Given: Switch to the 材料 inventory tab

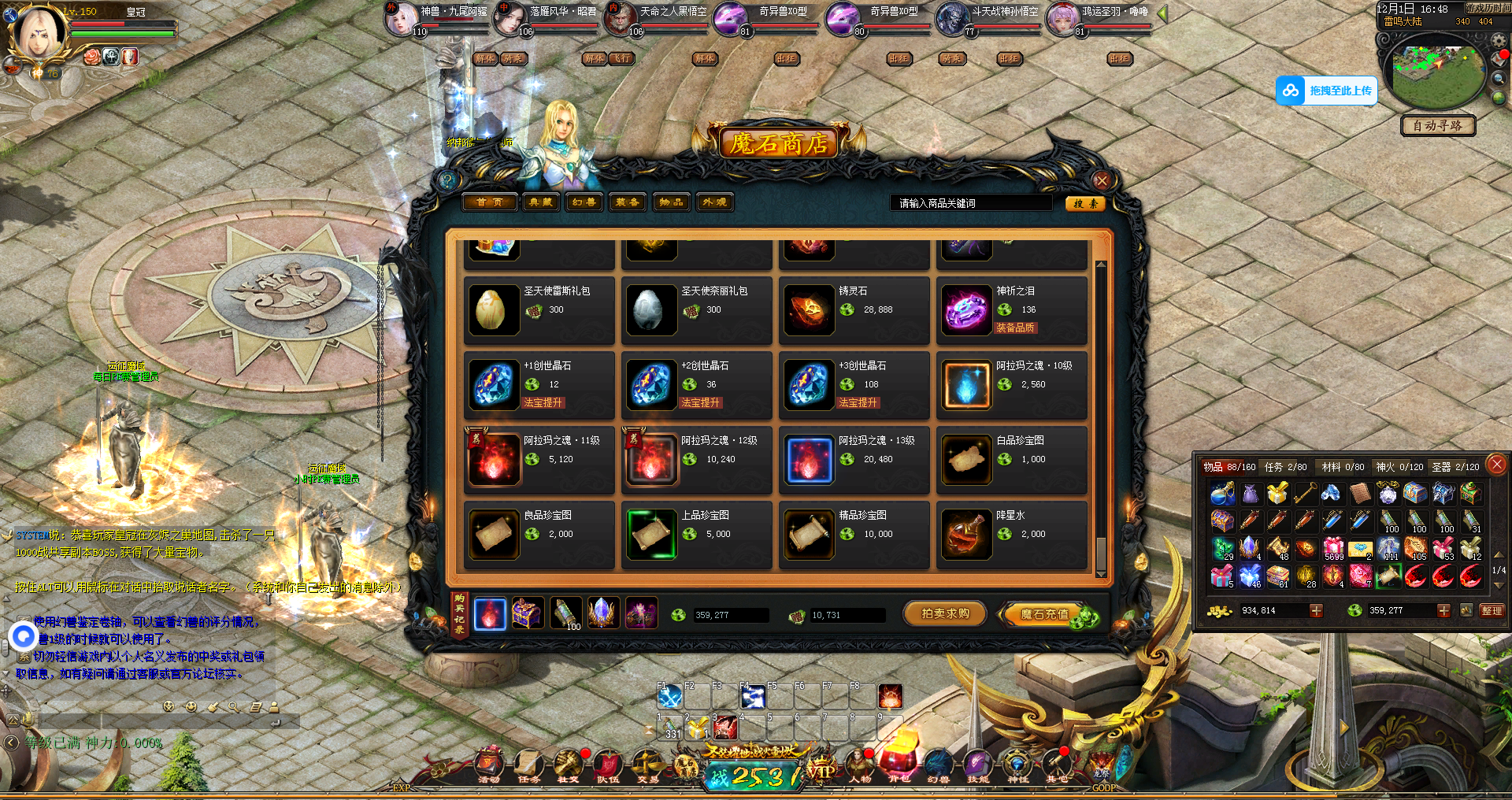Looking at the screenshot, I should [x=1343, y=467].
